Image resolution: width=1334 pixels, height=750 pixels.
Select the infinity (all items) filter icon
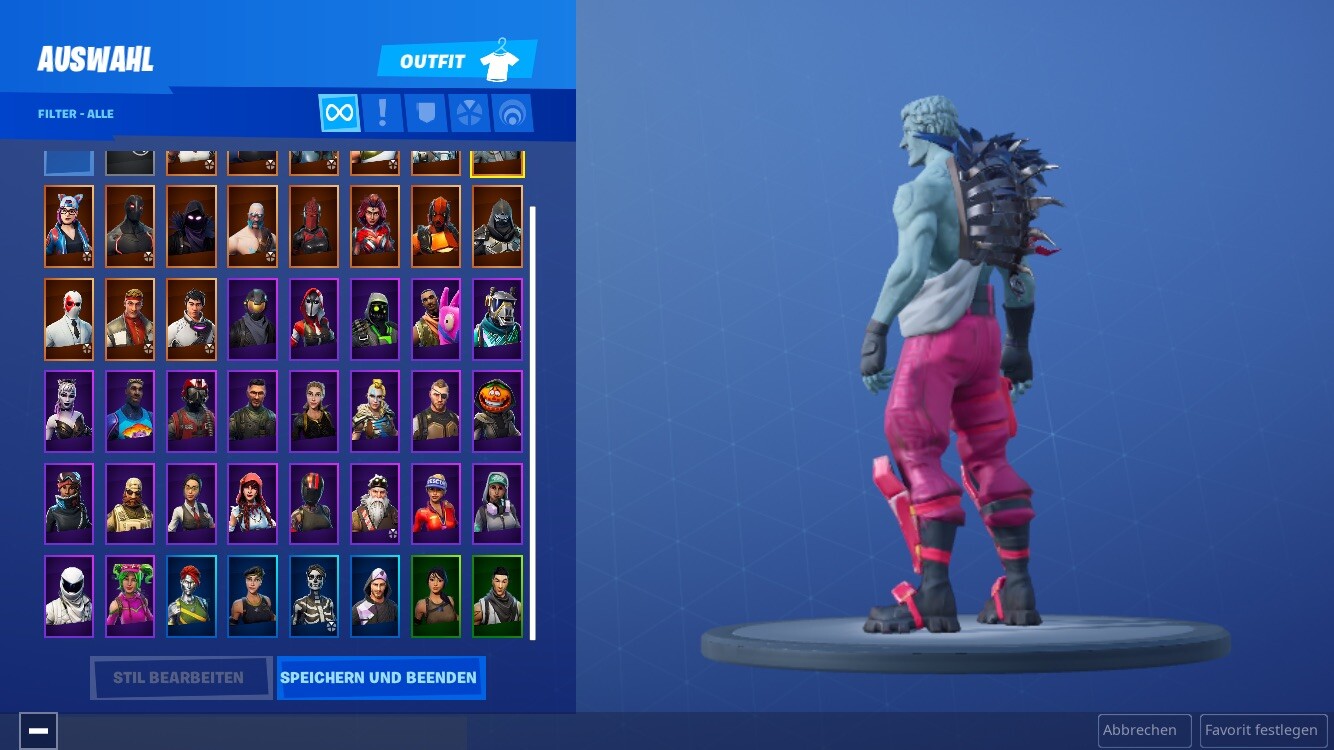(339, 112)
